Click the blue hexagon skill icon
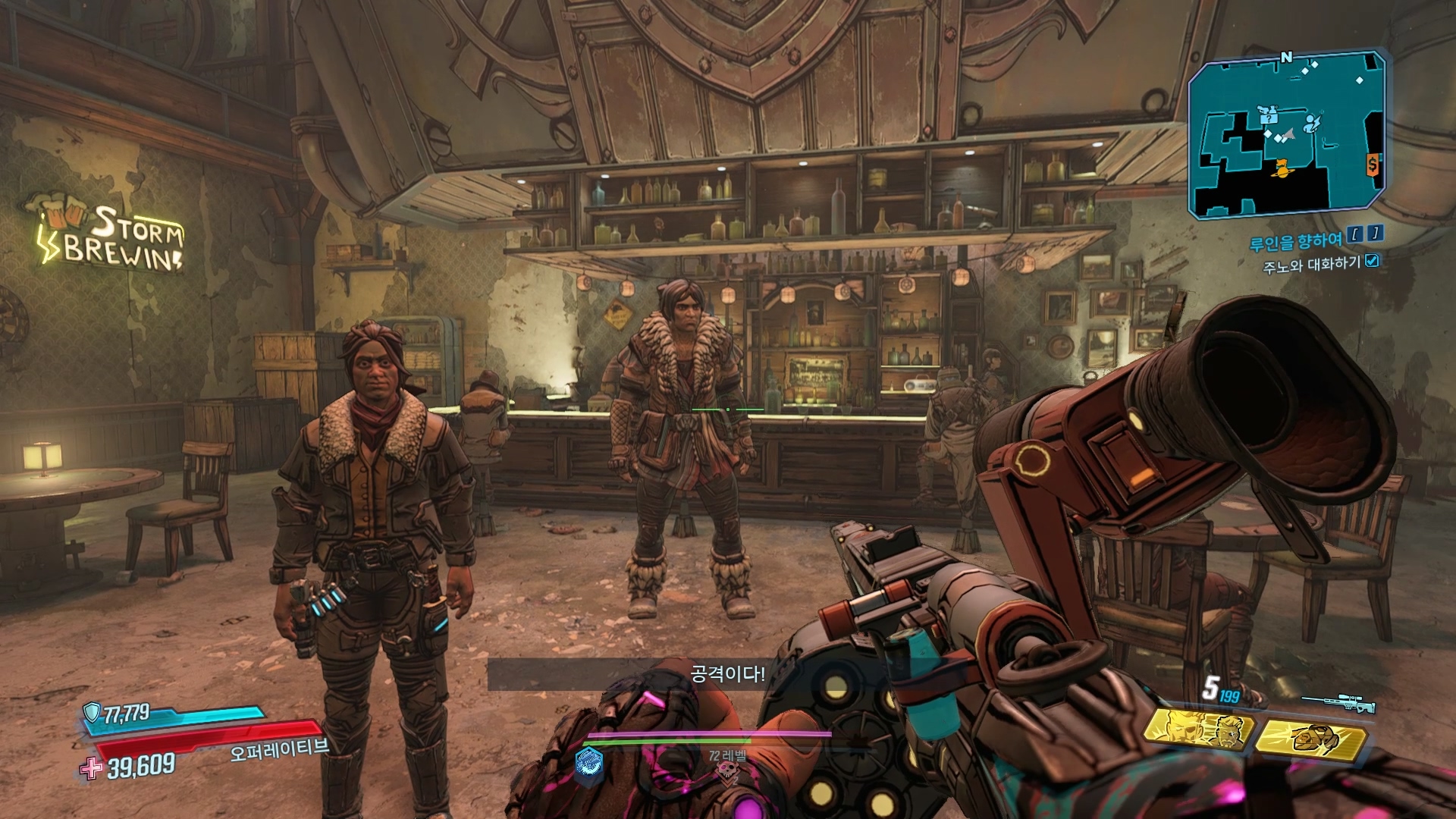Image resolution: width=1456 pixels, height=819 pixels. pyautogui.click(x=588, y=761)
